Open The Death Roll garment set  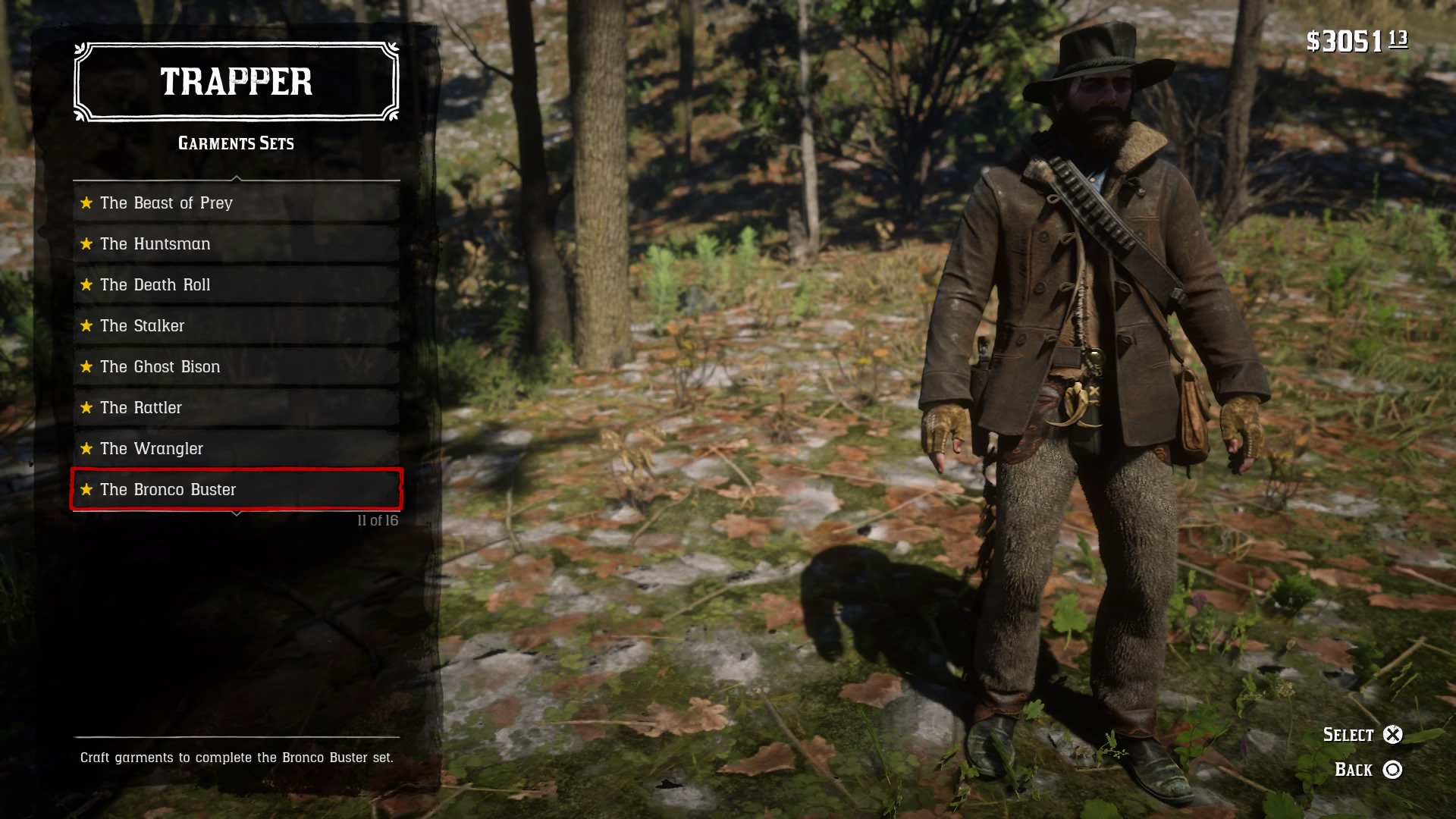point(236,285)
